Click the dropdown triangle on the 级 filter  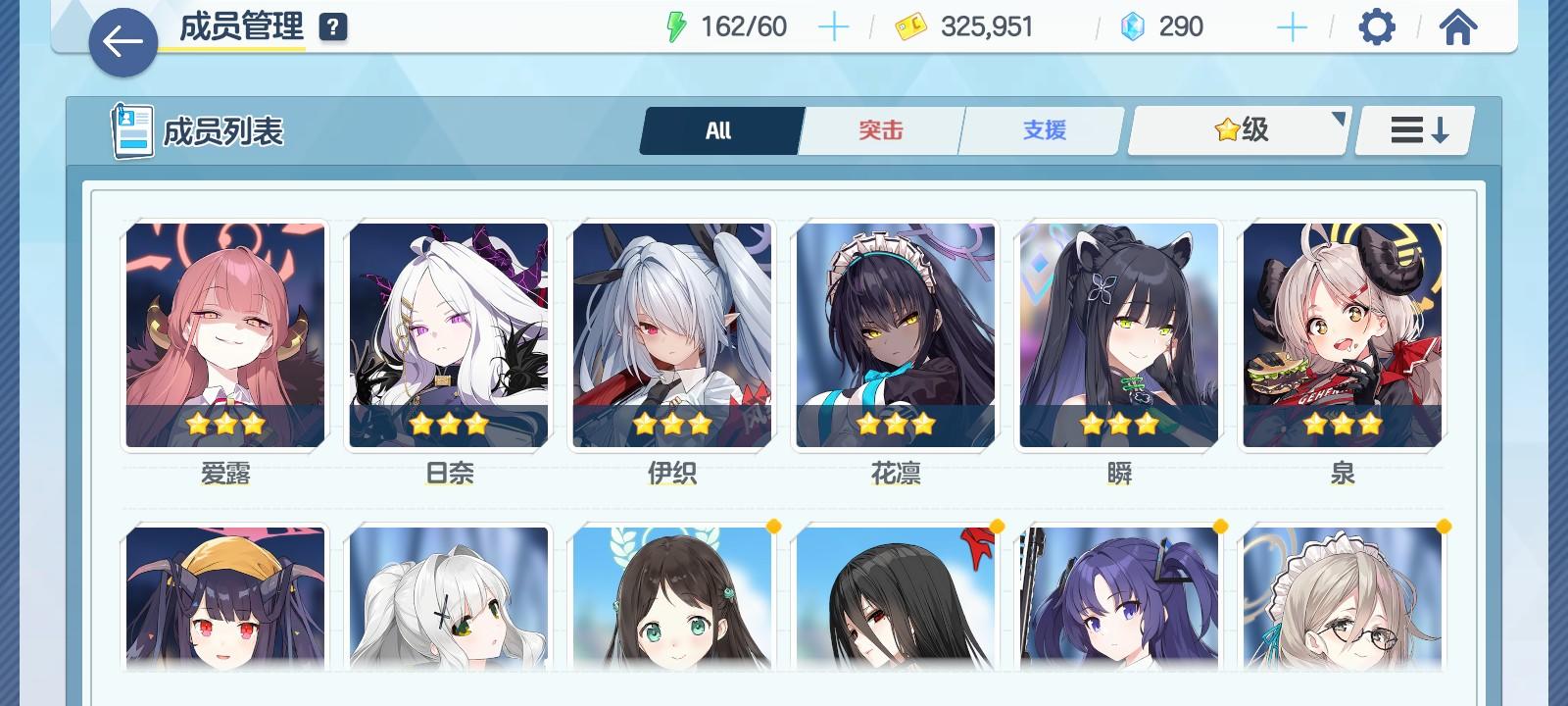pos(1337,118)
